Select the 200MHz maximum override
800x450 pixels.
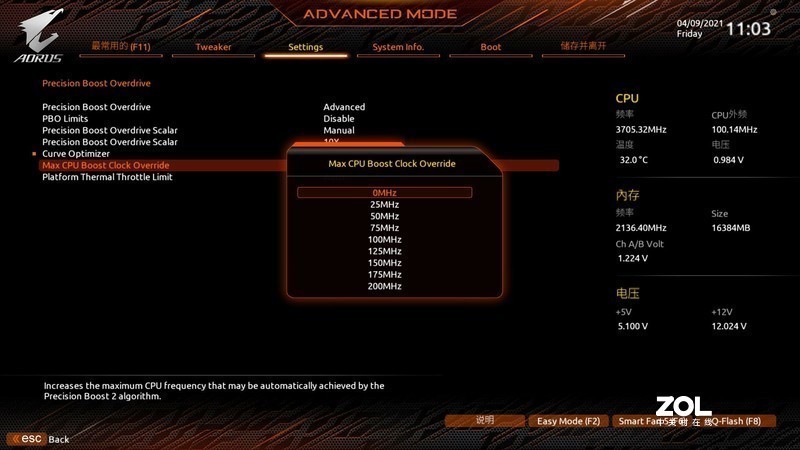click(385, 287)
